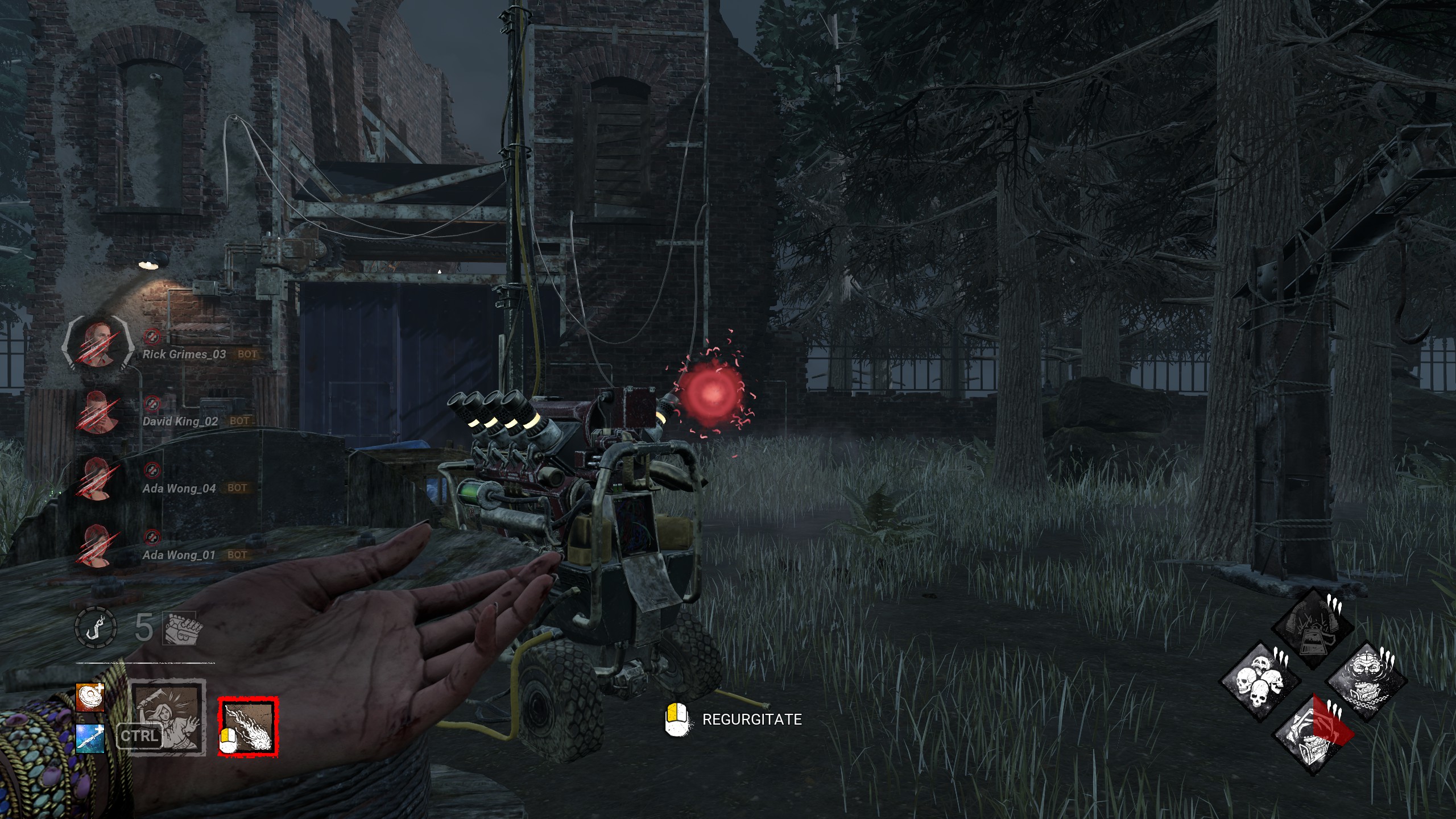This screenshot has height=819, width=1456.
Task: Click the generator engine objective icon
Action: pos(179,628)
